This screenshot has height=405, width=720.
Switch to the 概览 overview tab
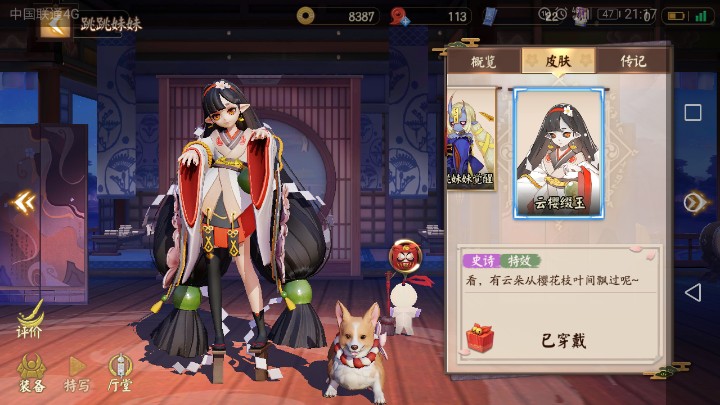tap(483, 61)
